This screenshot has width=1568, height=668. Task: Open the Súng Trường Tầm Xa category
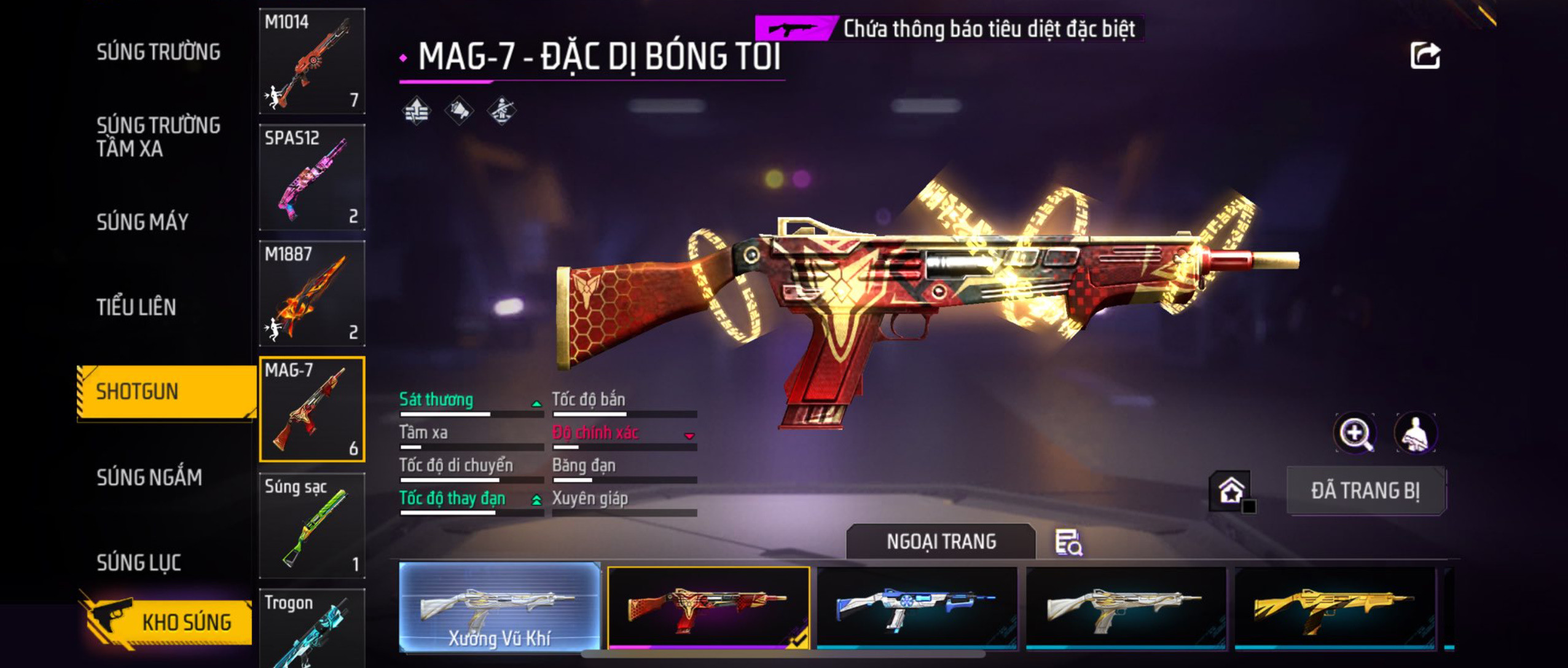tap(159, 136)
